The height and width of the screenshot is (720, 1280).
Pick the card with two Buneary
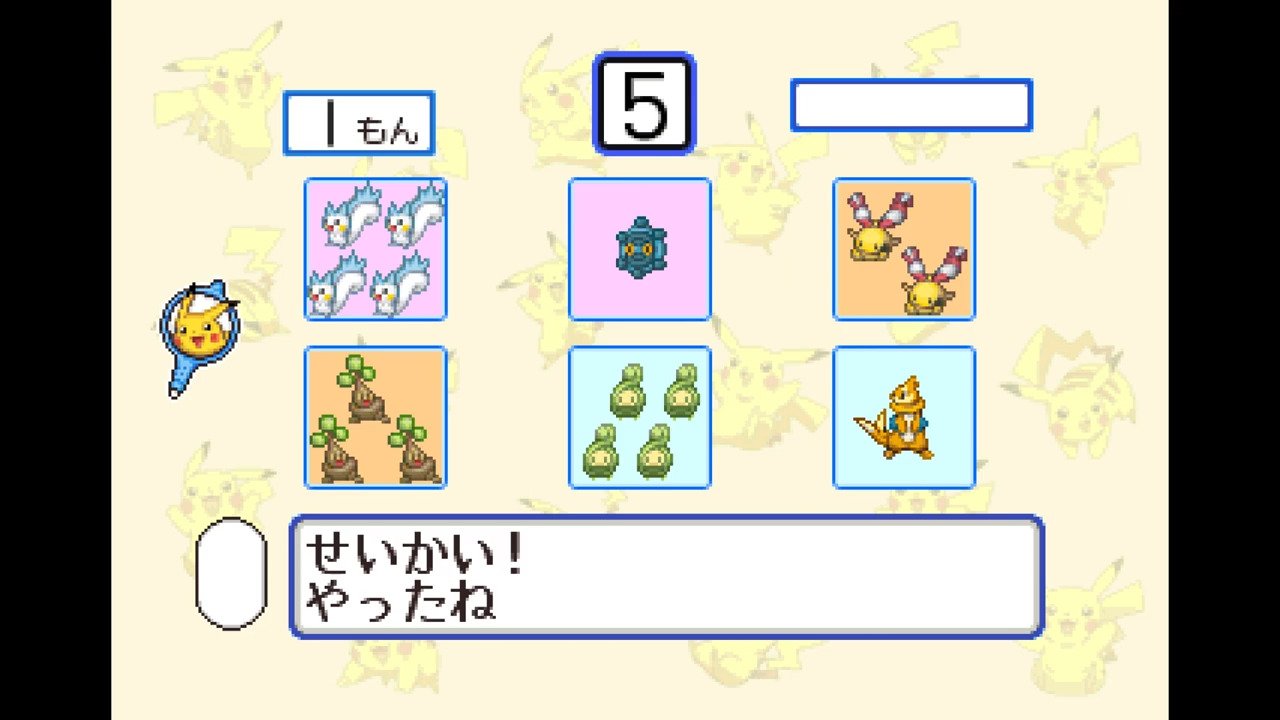[904, 249]
